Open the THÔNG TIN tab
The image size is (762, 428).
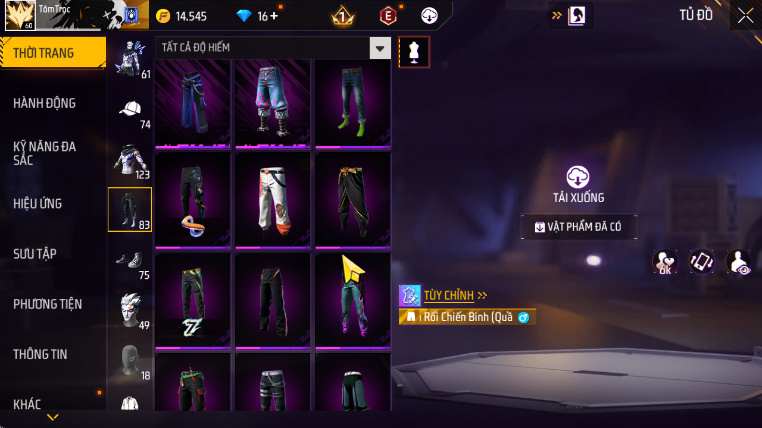click(41, 354)
